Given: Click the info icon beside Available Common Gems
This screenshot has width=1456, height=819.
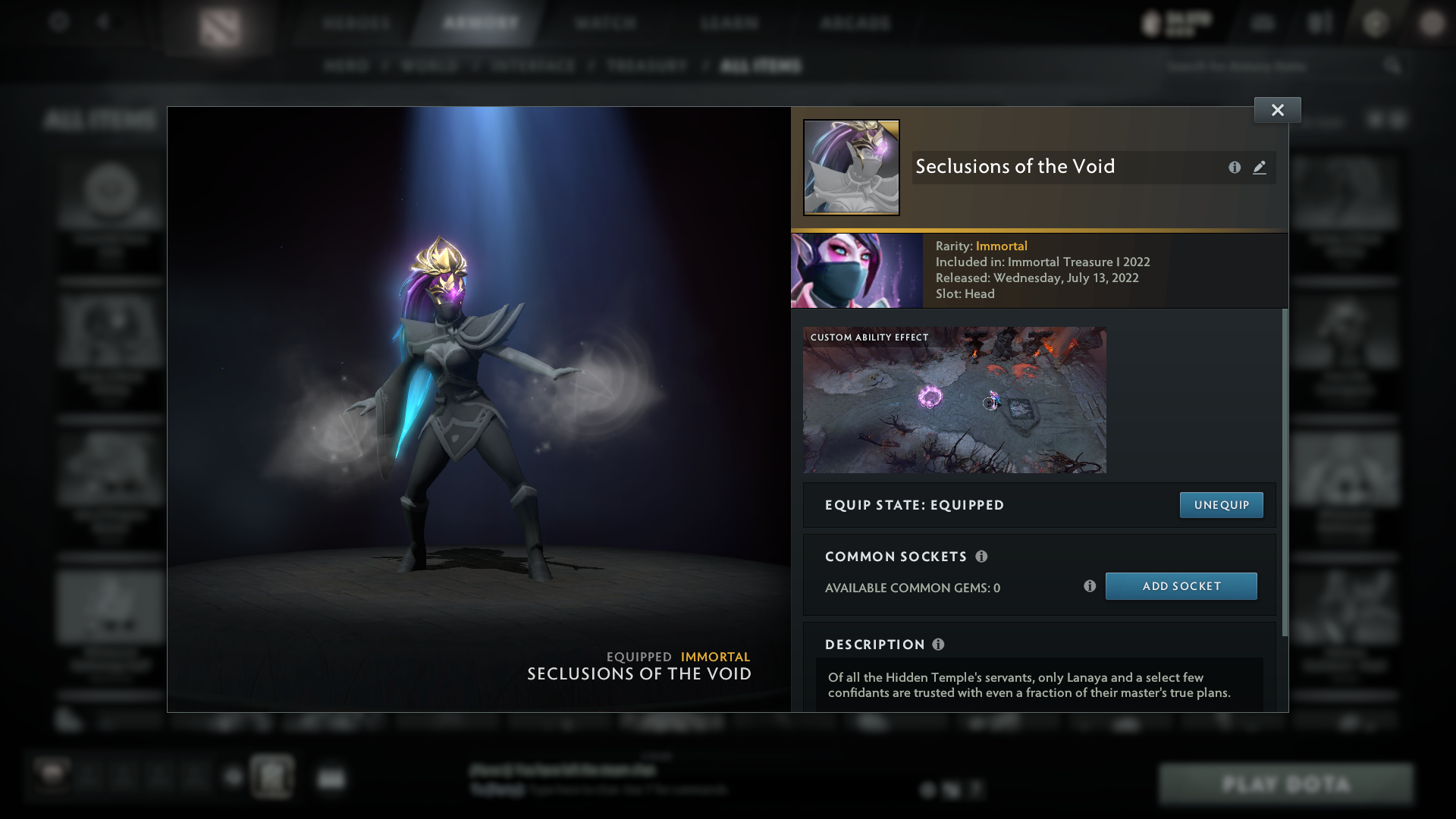Looking at the screenshot, I should pos(1090,585).
